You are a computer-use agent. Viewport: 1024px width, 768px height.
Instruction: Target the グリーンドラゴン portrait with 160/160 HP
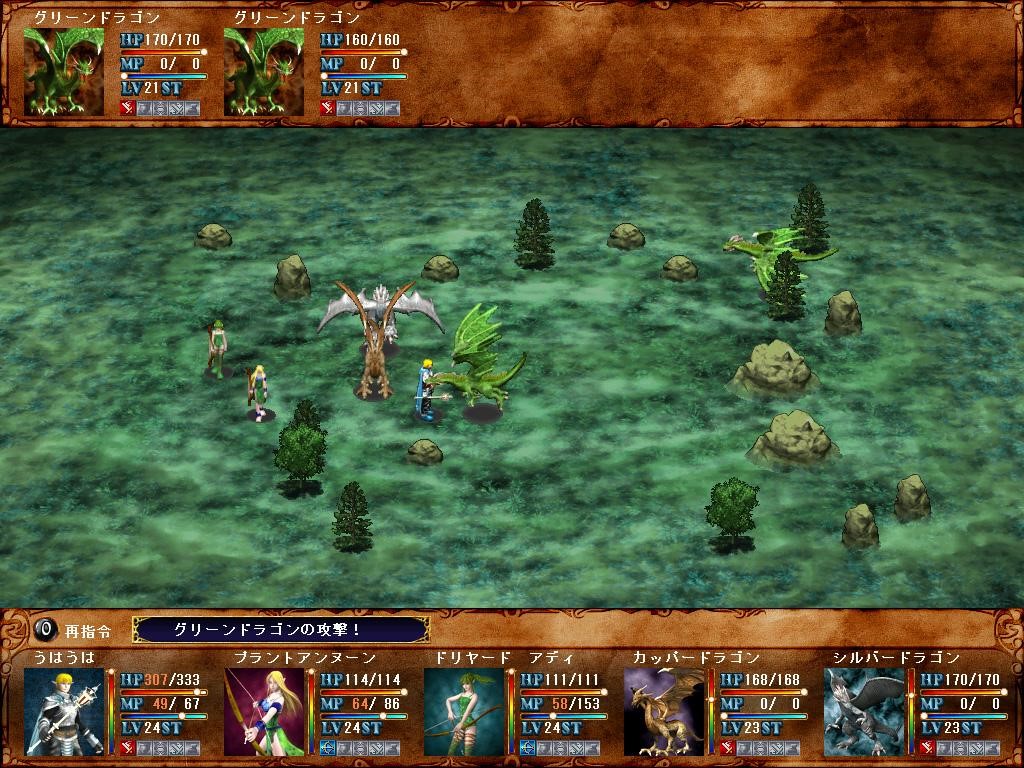point(264,71)
